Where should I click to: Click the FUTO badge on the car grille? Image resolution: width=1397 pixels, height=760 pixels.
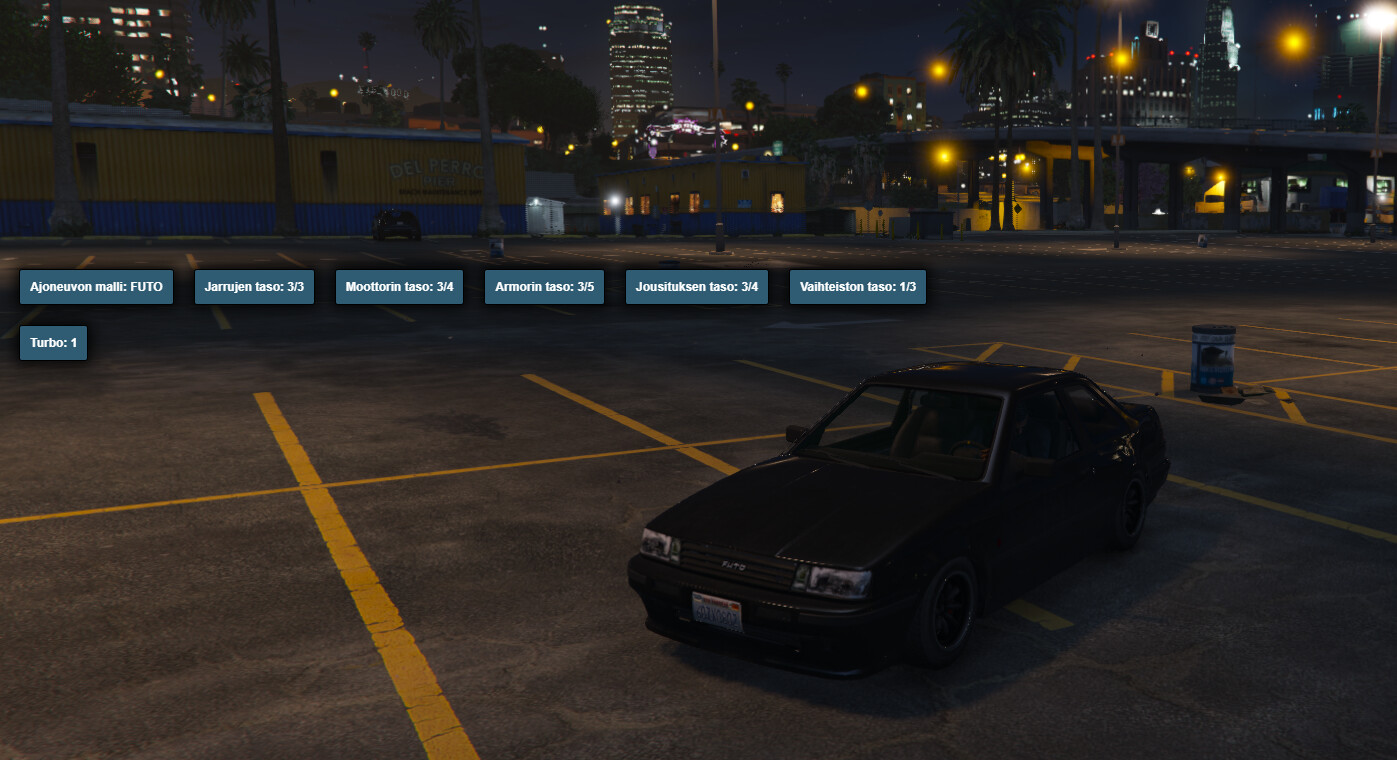(x=733, y=563)
